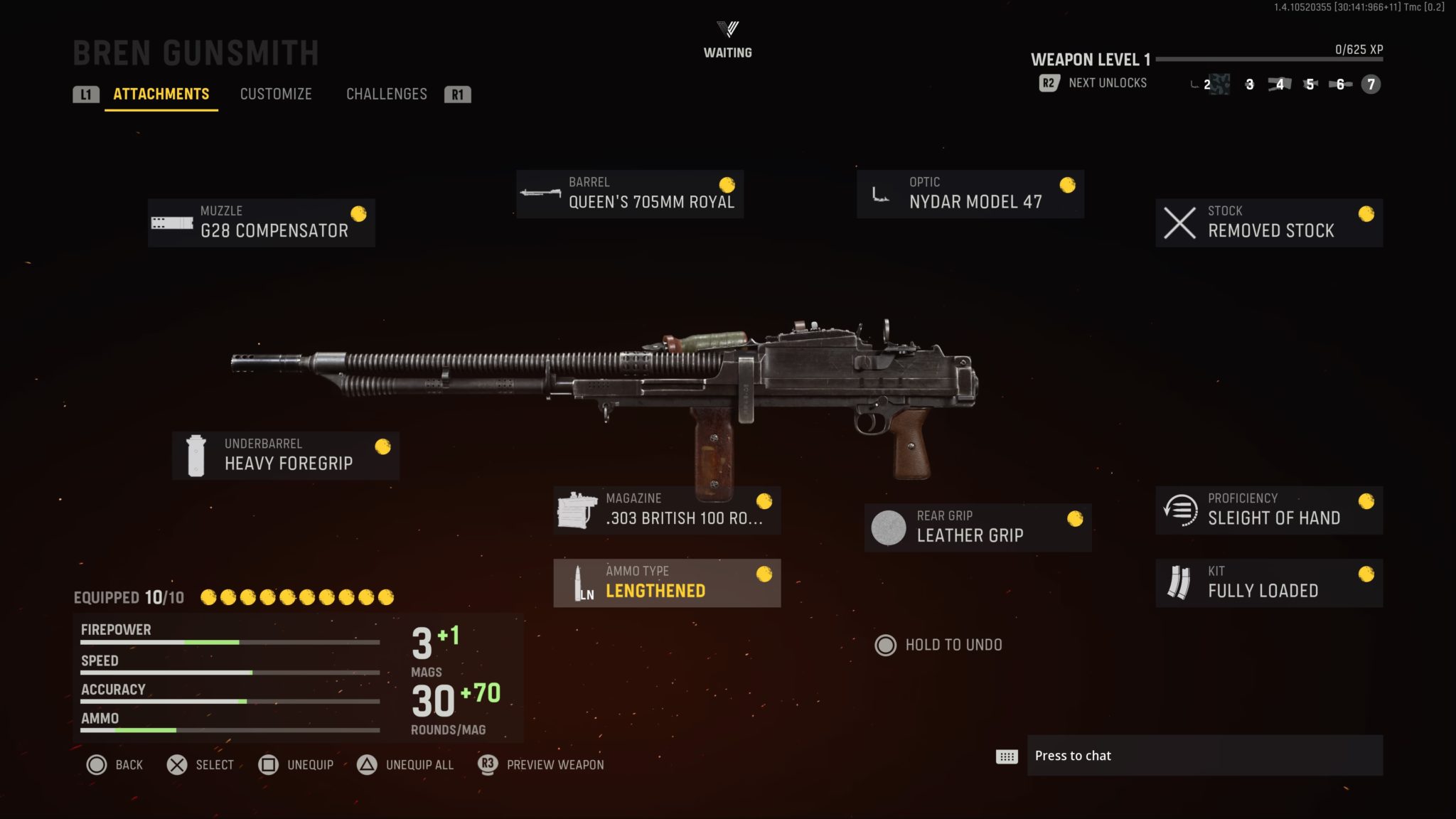Open the .303 British magazine slot icon
Screen dimensions: 1456x819
576,508
